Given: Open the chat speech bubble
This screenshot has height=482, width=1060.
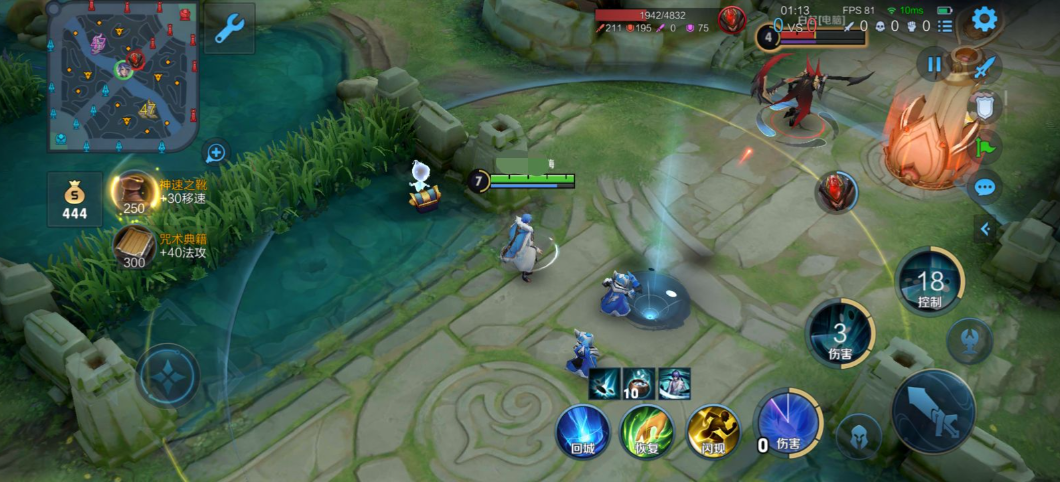Looking at the screenshot, I should pos(985,186).
